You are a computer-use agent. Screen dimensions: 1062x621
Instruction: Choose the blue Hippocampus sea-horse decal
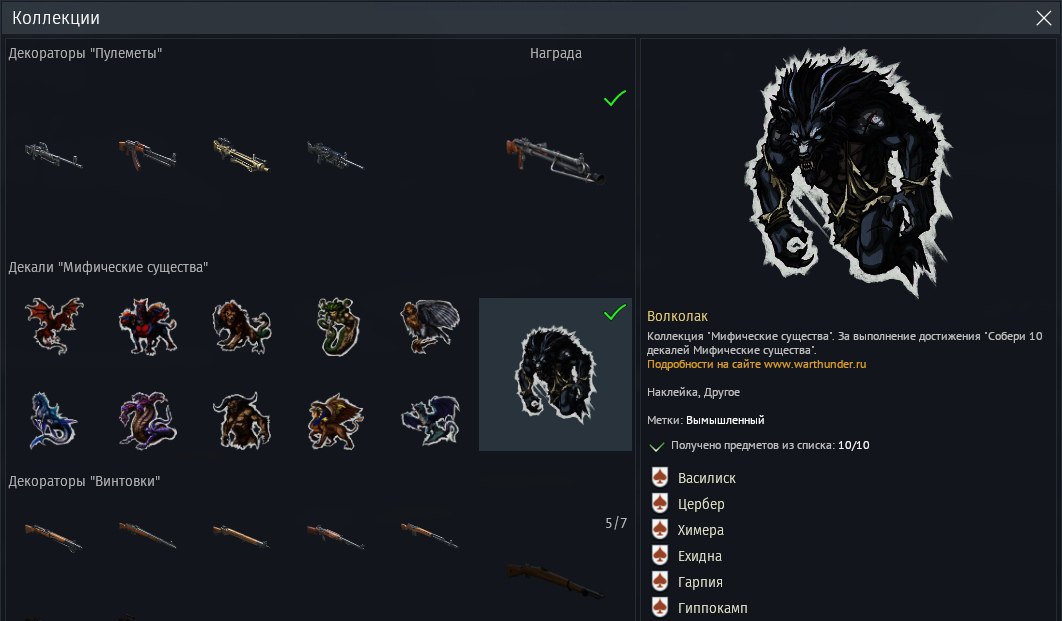[54, 418]
